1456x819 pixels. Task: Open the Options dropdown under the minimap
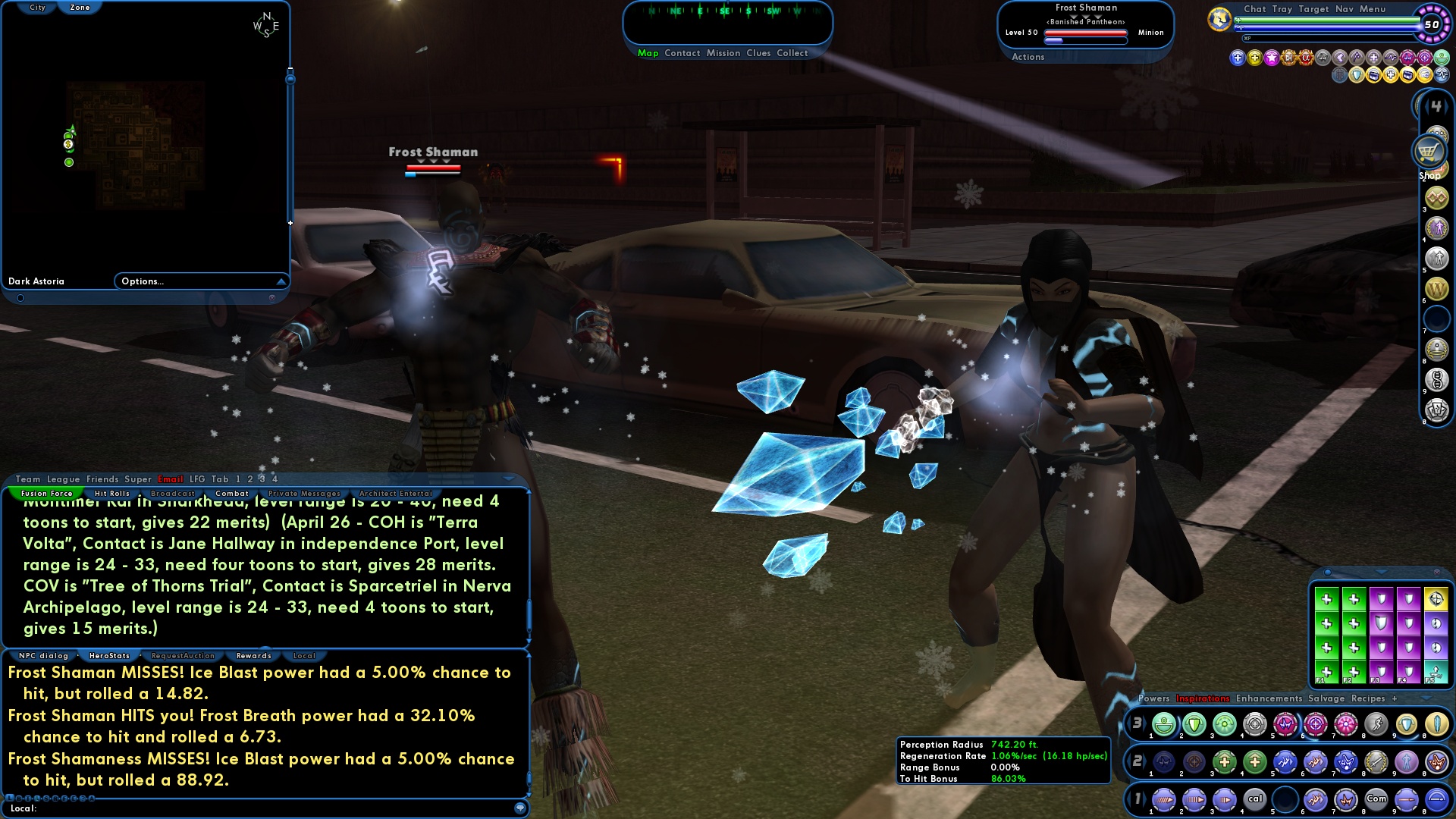[144, 281]
